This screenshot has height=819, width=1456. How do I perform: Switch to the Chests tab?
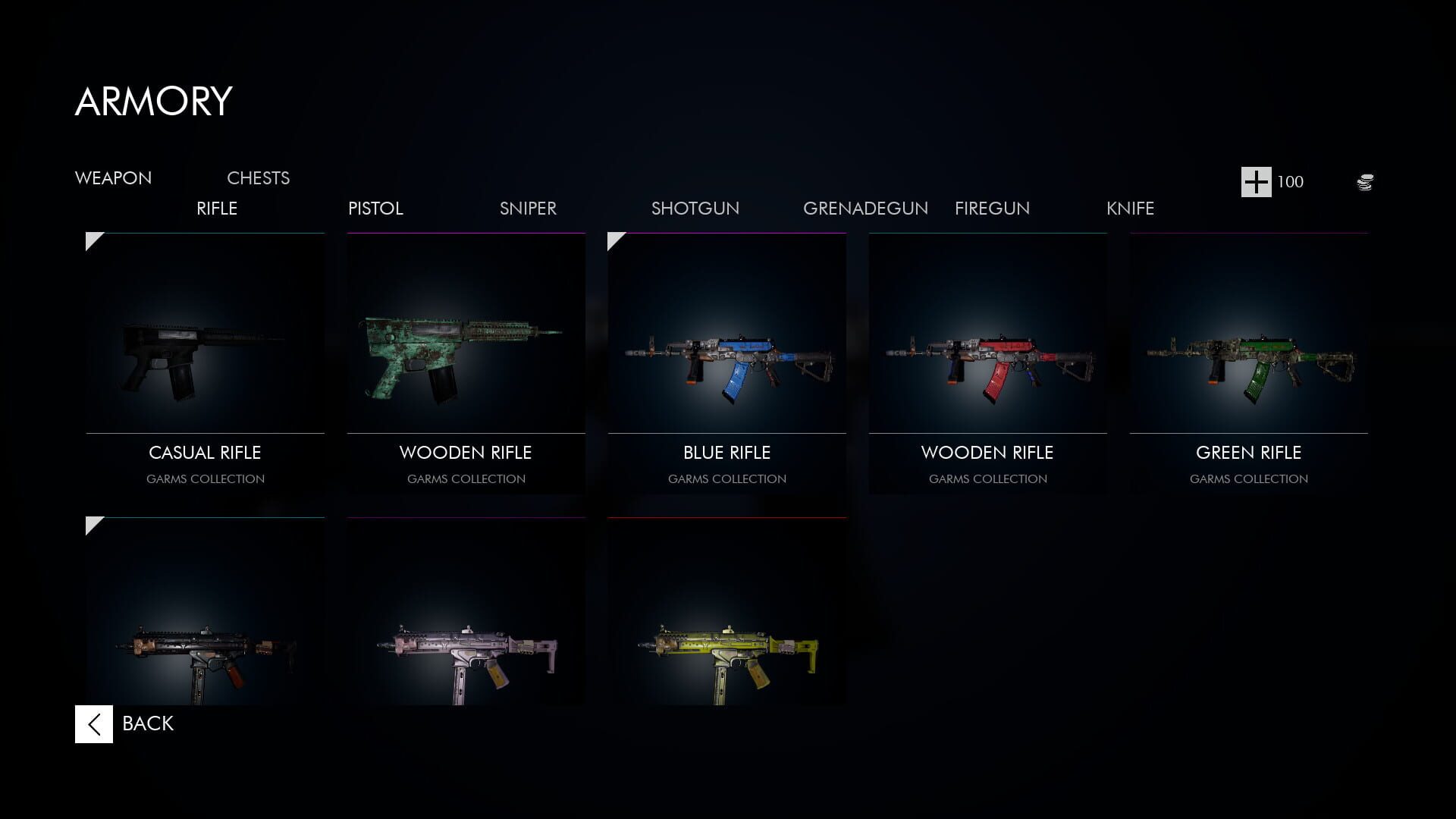(x=258, y=177)
